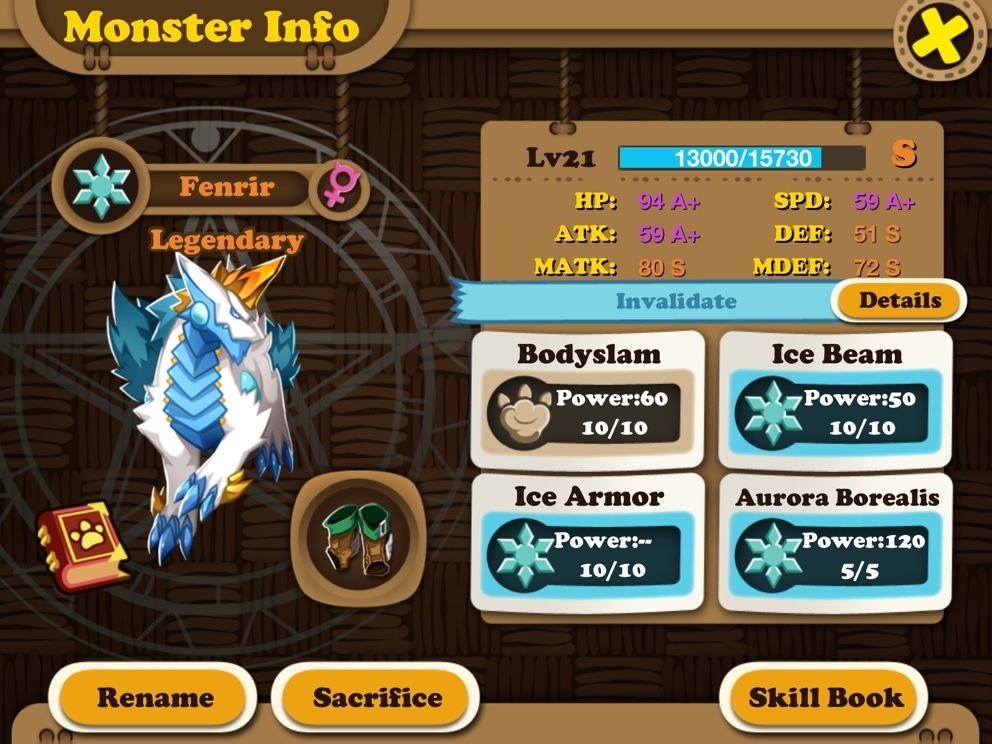Screen dimensions: 992x744
Task: Click the ice element snowflake badge
Action: [x=101, y=186]
